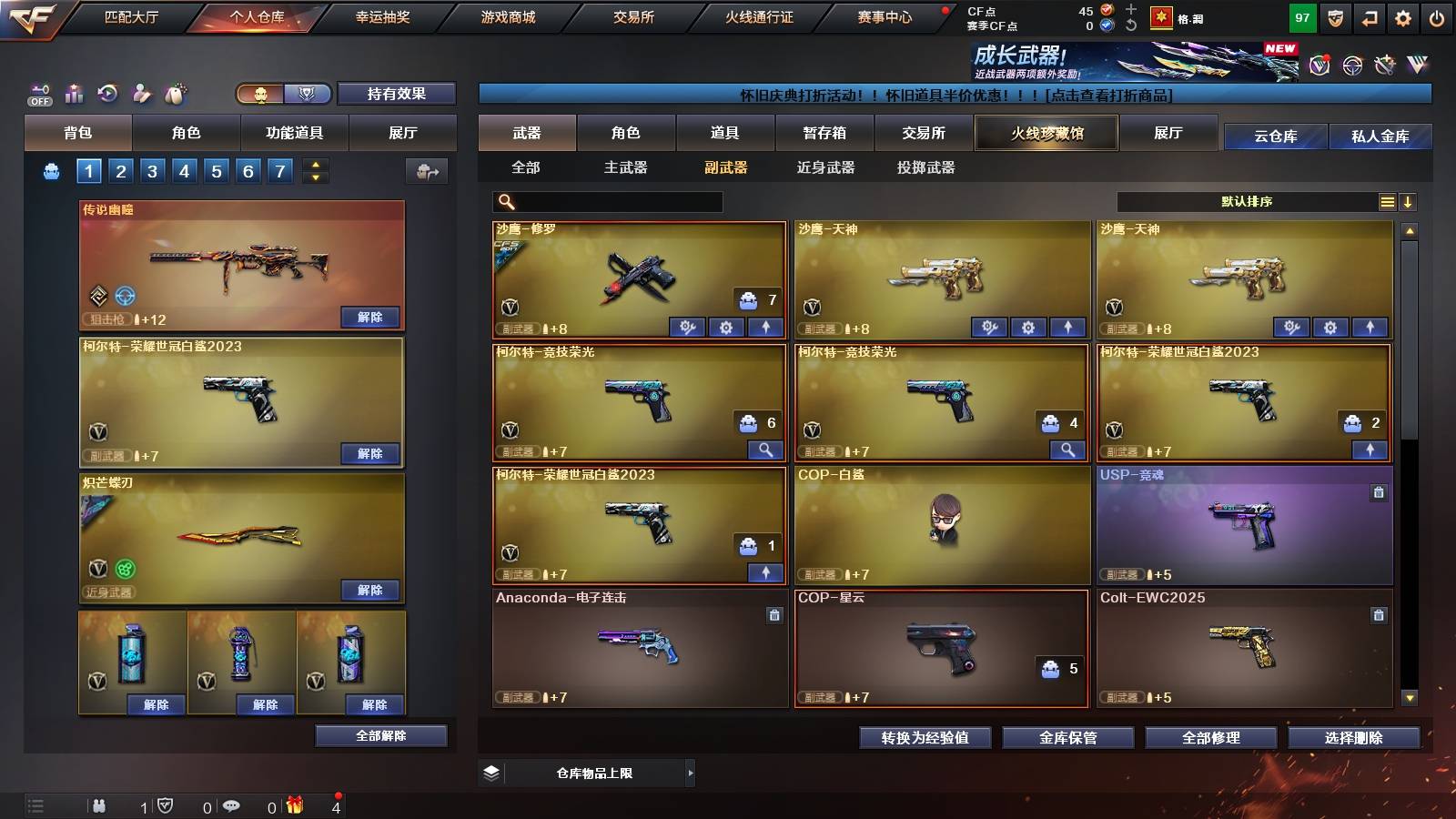Click the gift icon in the bottom status bar
This screenshot has height=819, width=1456.
[x=293, y=804]
